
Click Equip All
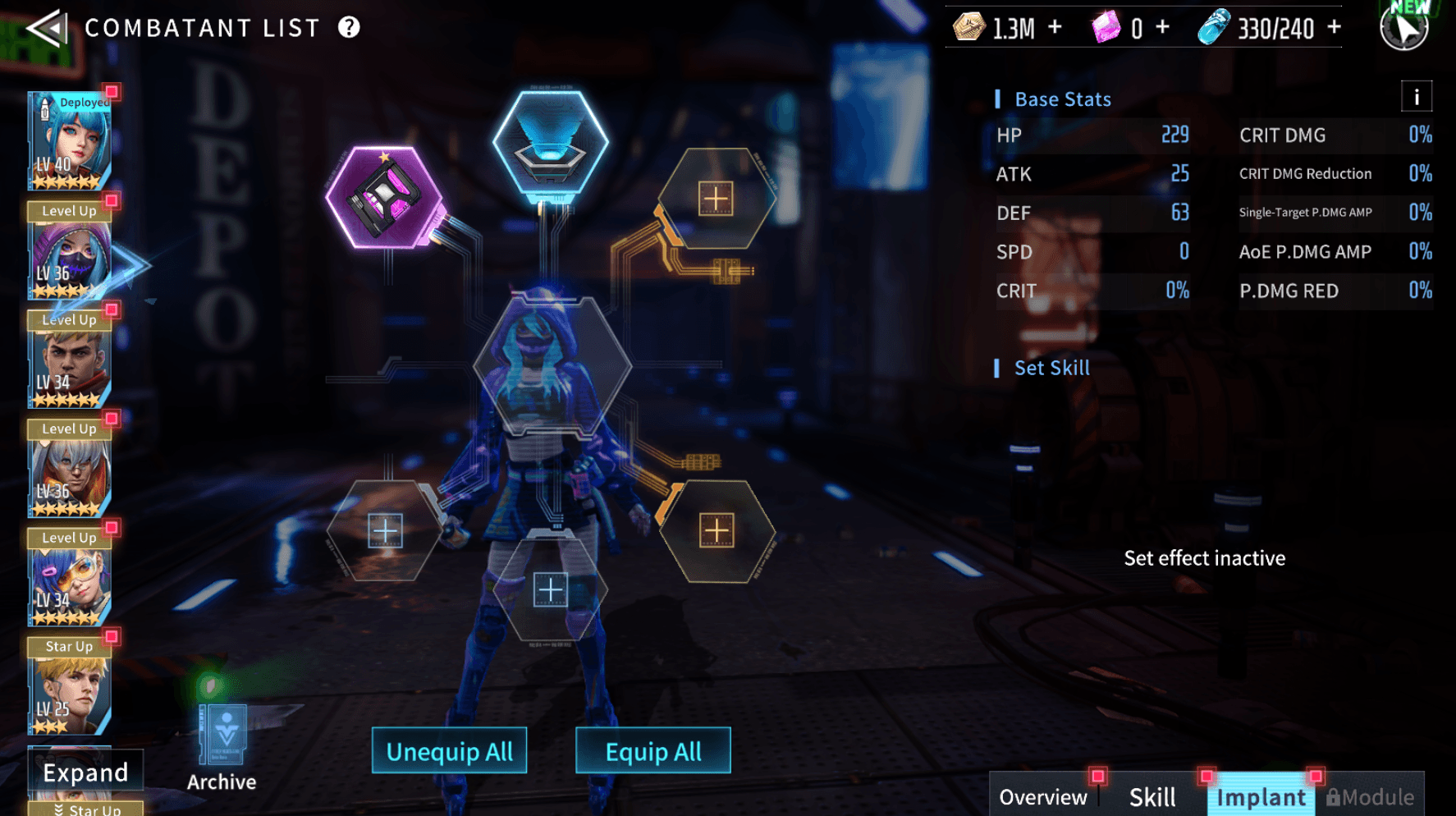652,751
